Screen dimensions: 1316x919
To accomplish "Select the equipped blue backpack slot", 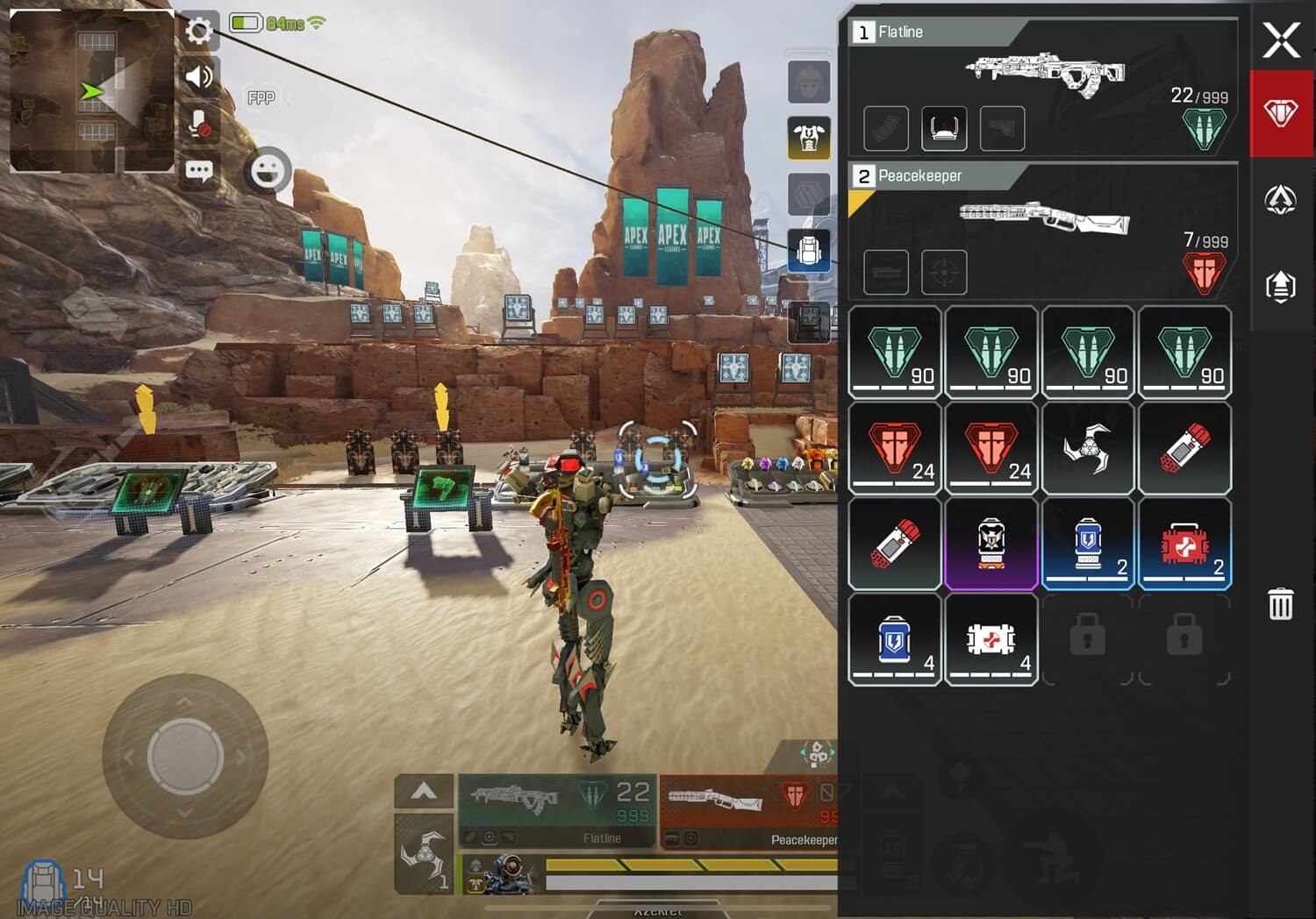I will [809, 252].
